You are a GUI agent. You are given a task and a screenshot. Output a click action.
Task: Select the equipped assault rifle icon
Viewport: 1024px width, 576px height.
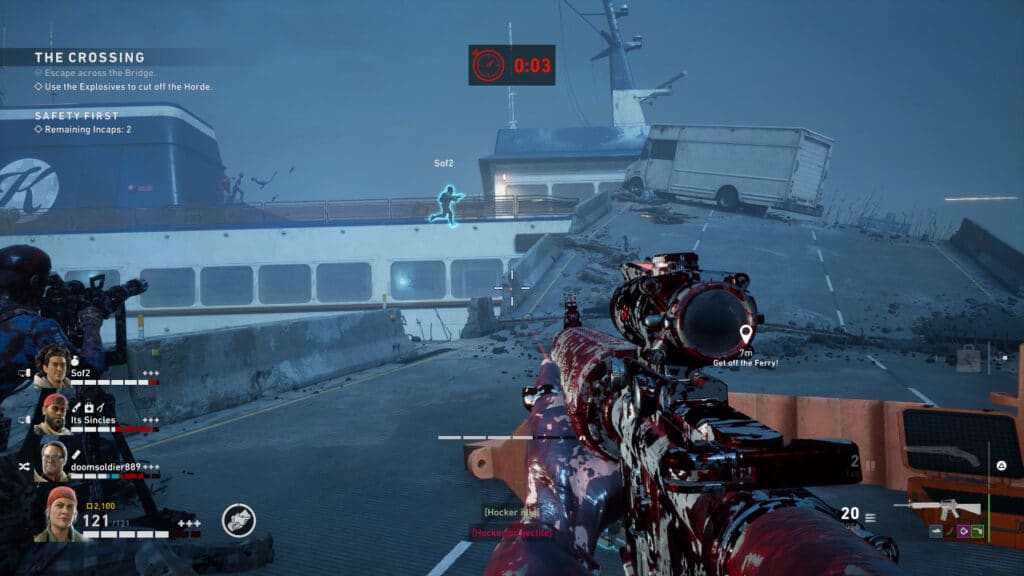[x=938, y=510]
